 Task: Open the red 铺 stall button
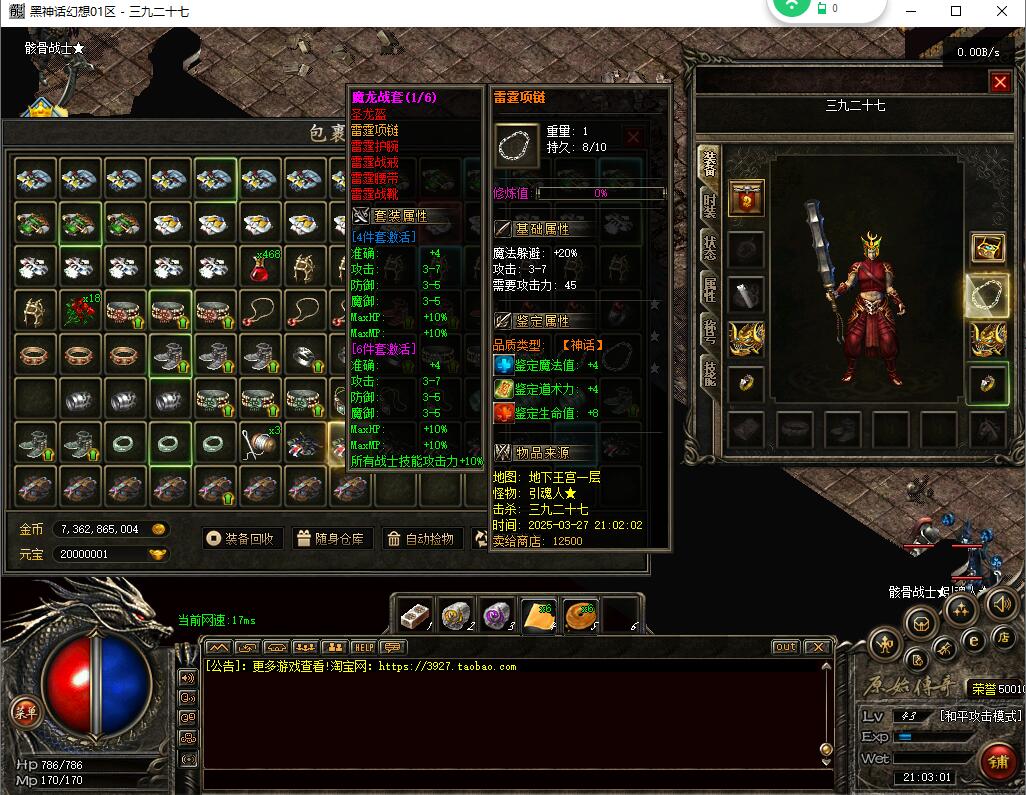(x=995, y=760)
